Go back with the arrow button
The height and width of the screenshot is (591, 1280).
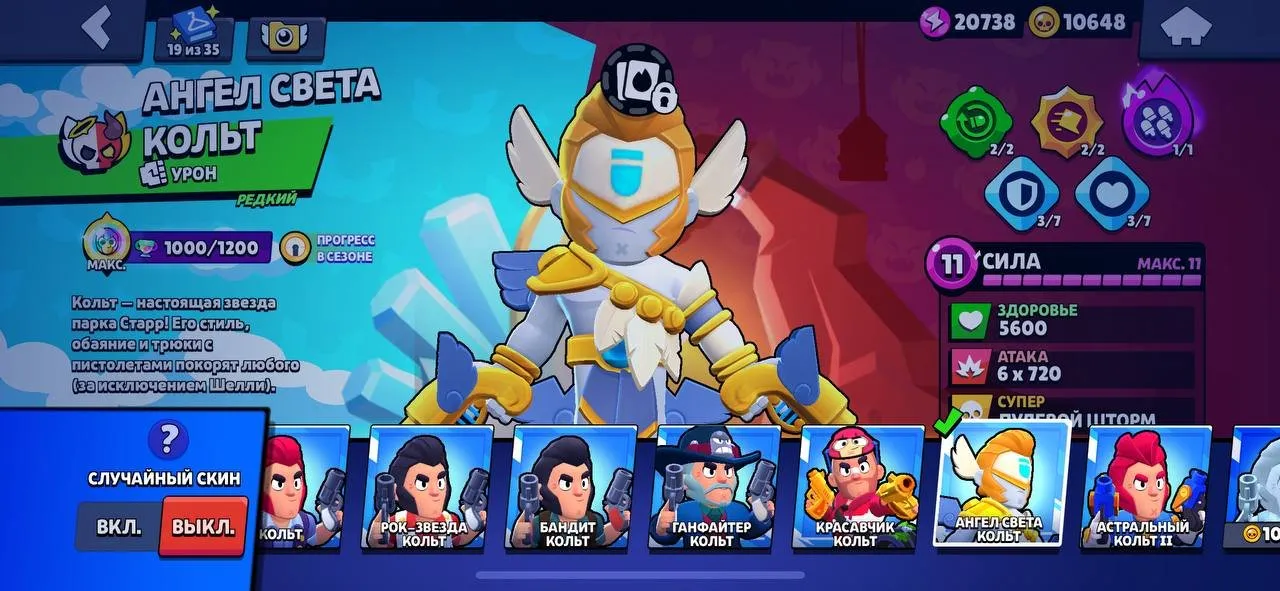pyautogui.click(x=96, y=28)
